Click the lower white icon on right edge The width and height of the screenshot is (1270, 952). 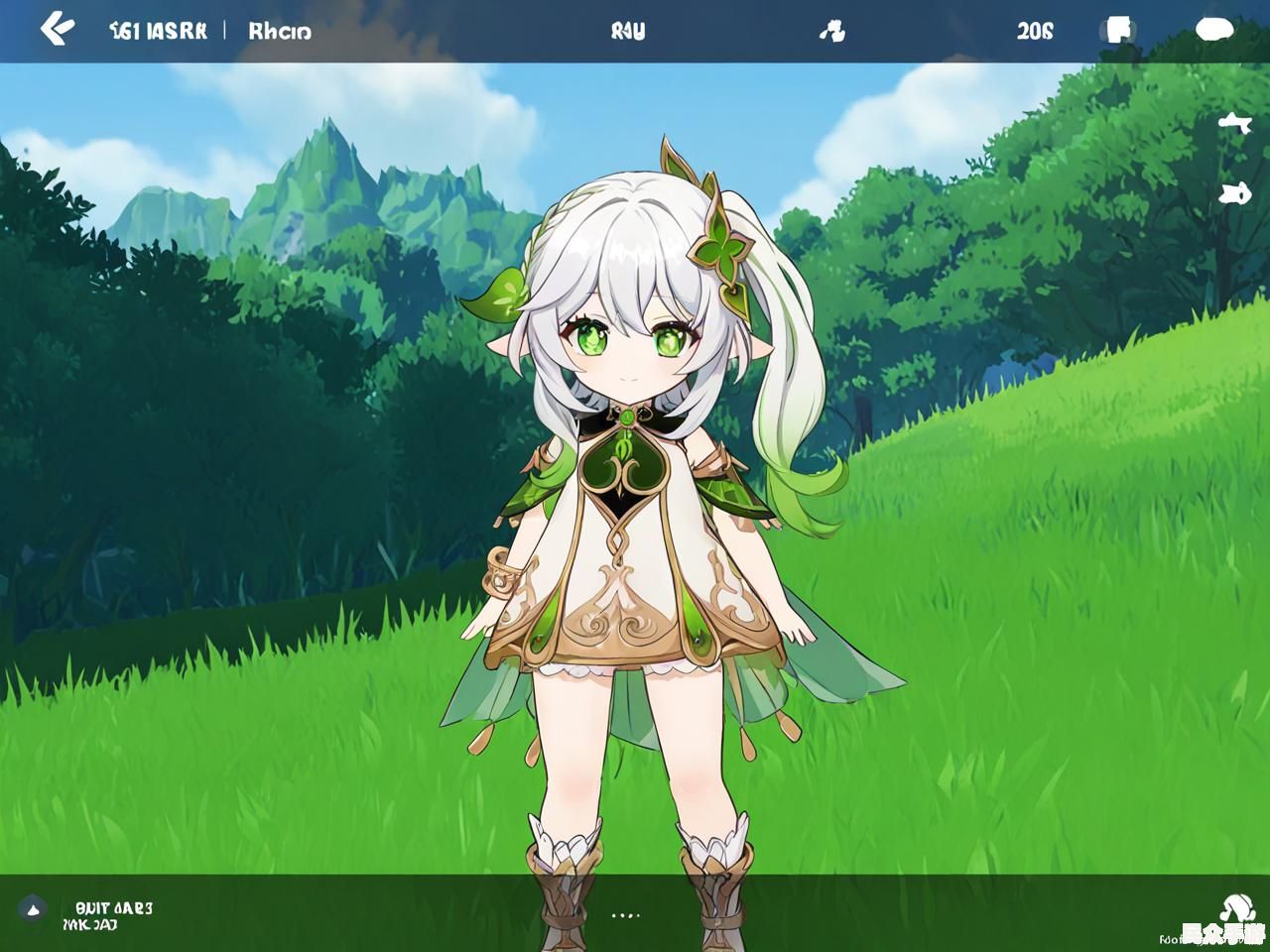(1233, 192)
